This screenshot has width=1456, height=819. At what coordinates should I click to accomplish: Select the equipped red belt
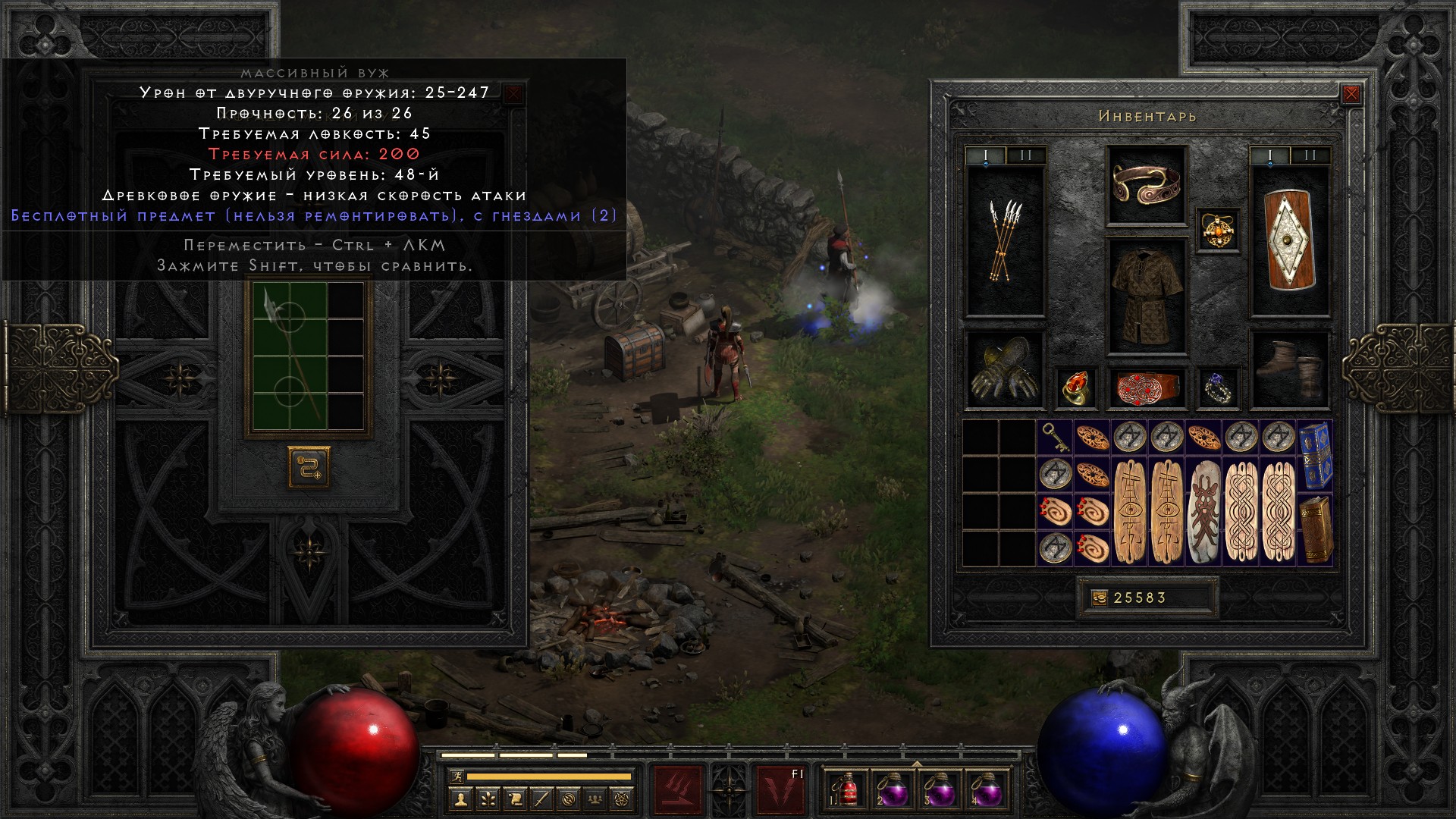click(1146, 388)
